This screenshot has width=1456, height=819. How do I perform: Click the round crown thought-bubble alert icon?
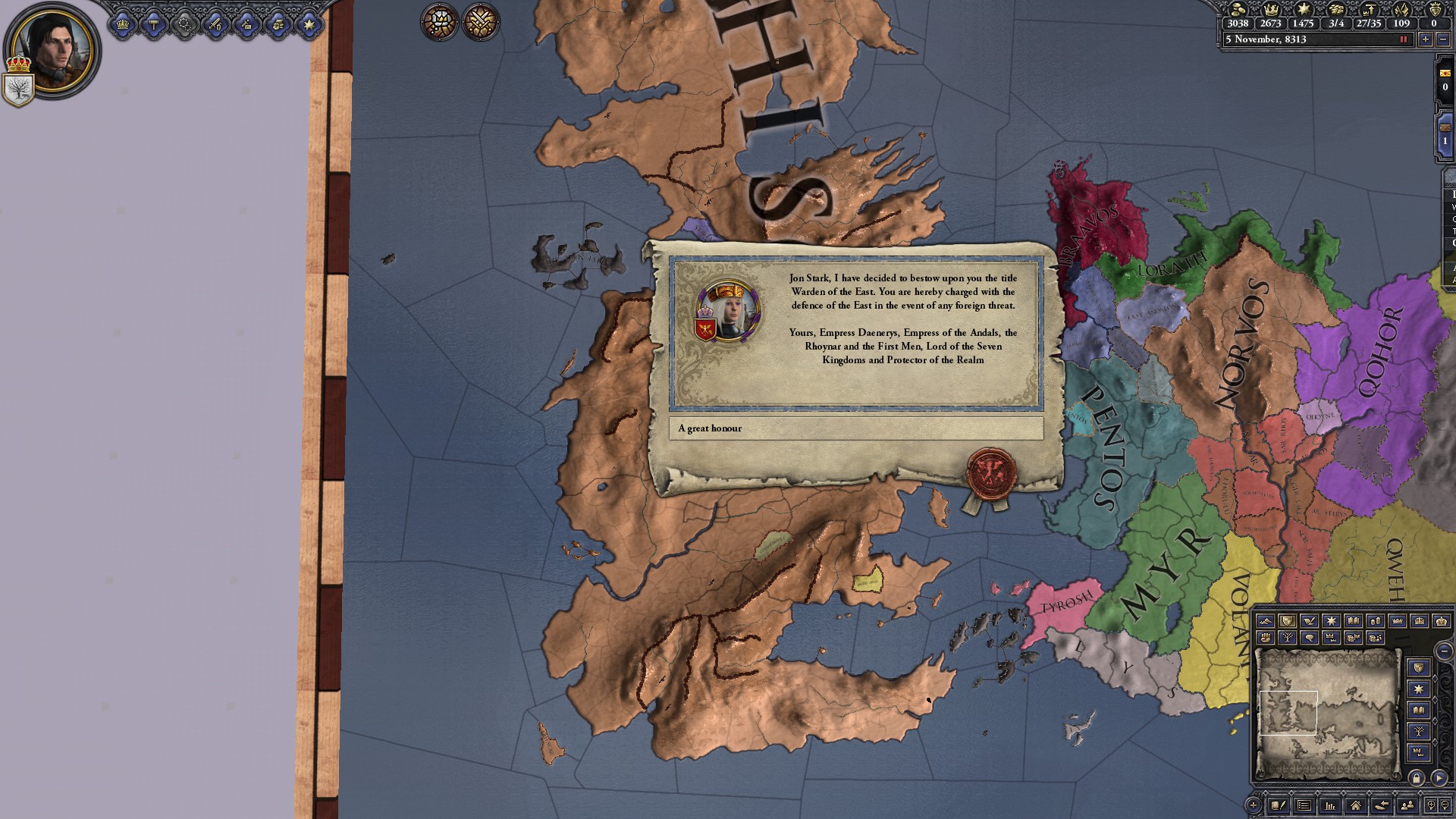coord(439,21)
